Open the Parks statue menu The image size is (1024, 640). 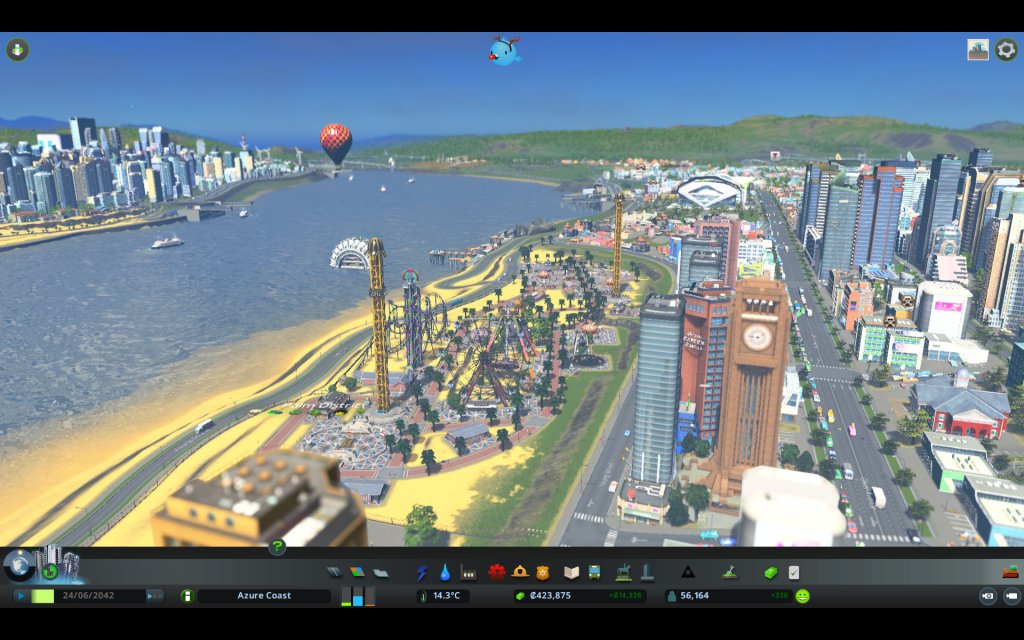point(624,573)
